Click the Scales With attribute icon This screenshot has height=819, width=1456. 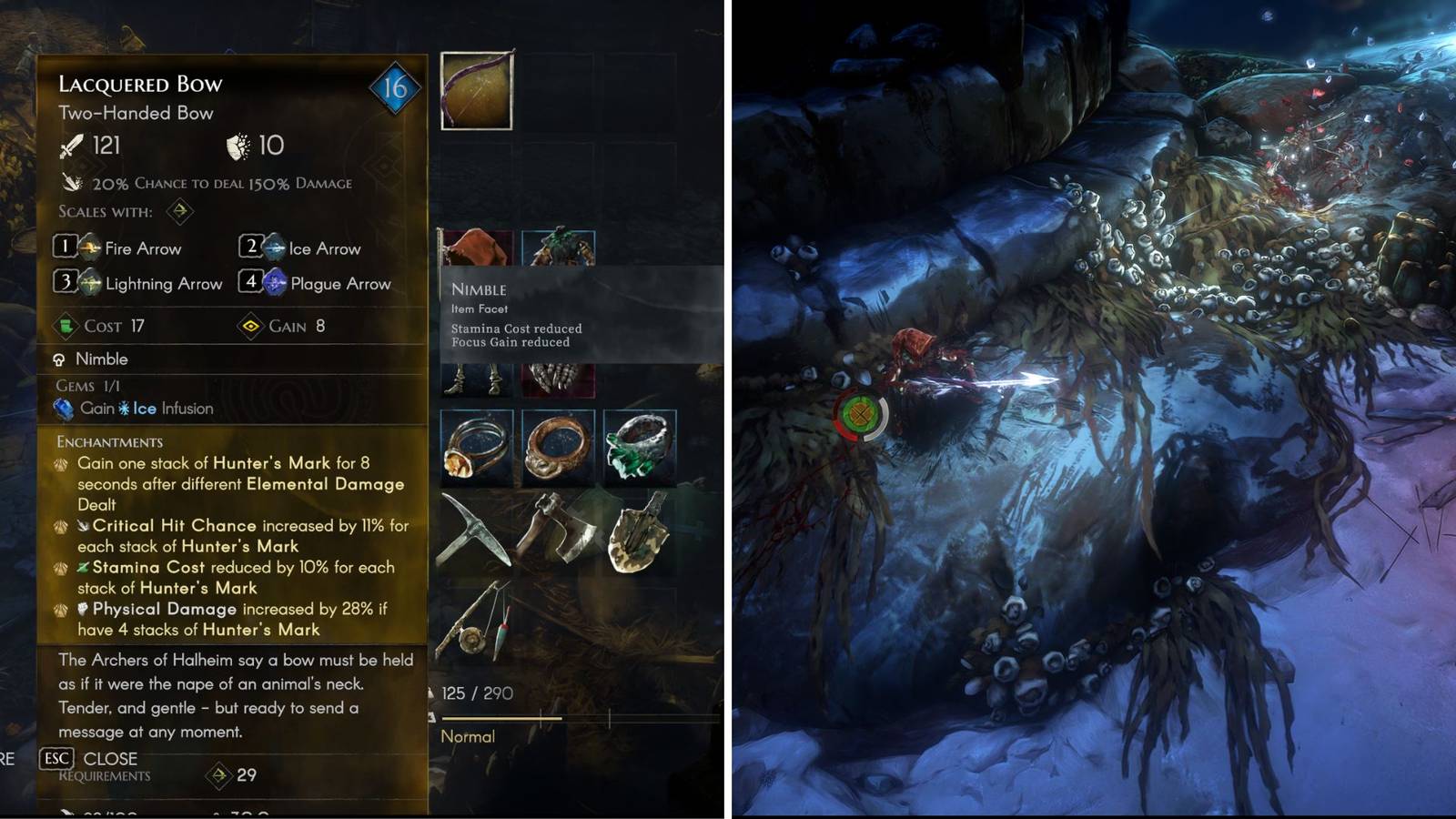click(180, 211)
